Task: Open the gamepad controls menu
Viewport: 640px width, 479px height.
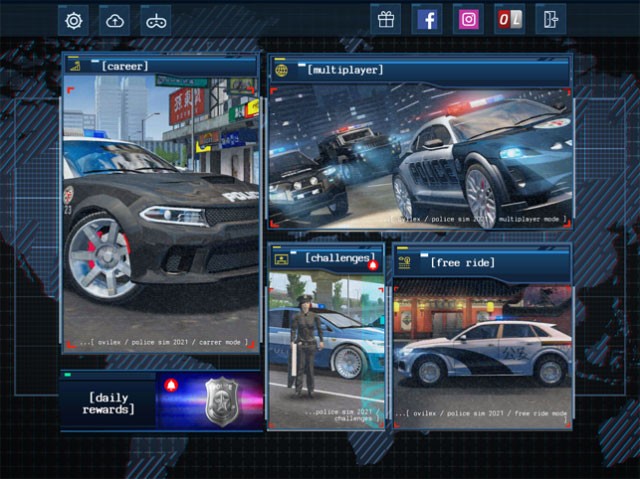Action: (x=156, y=20)
